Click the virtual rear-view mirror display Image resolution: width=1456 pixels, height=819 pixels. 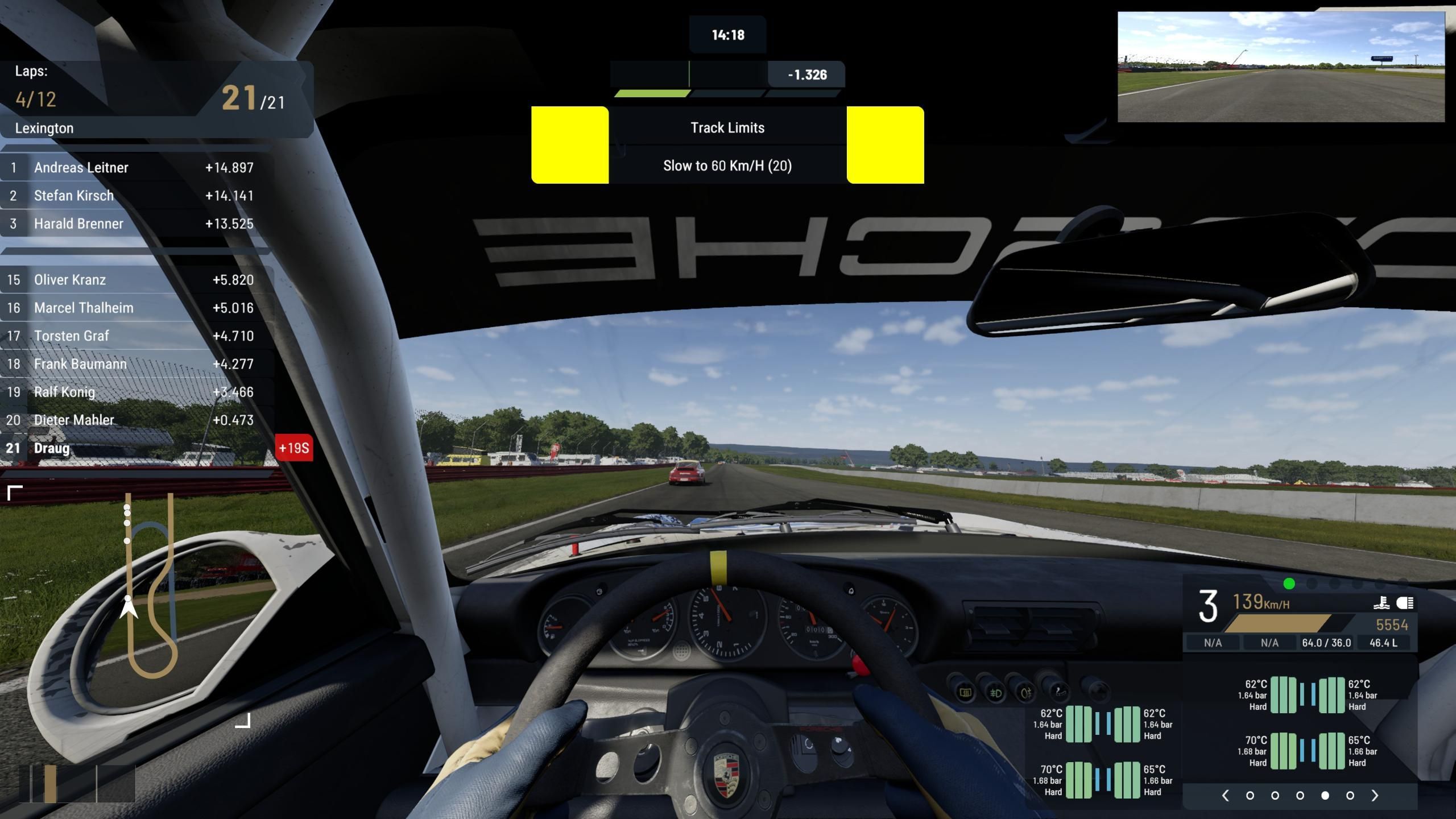pos(1281,67)
